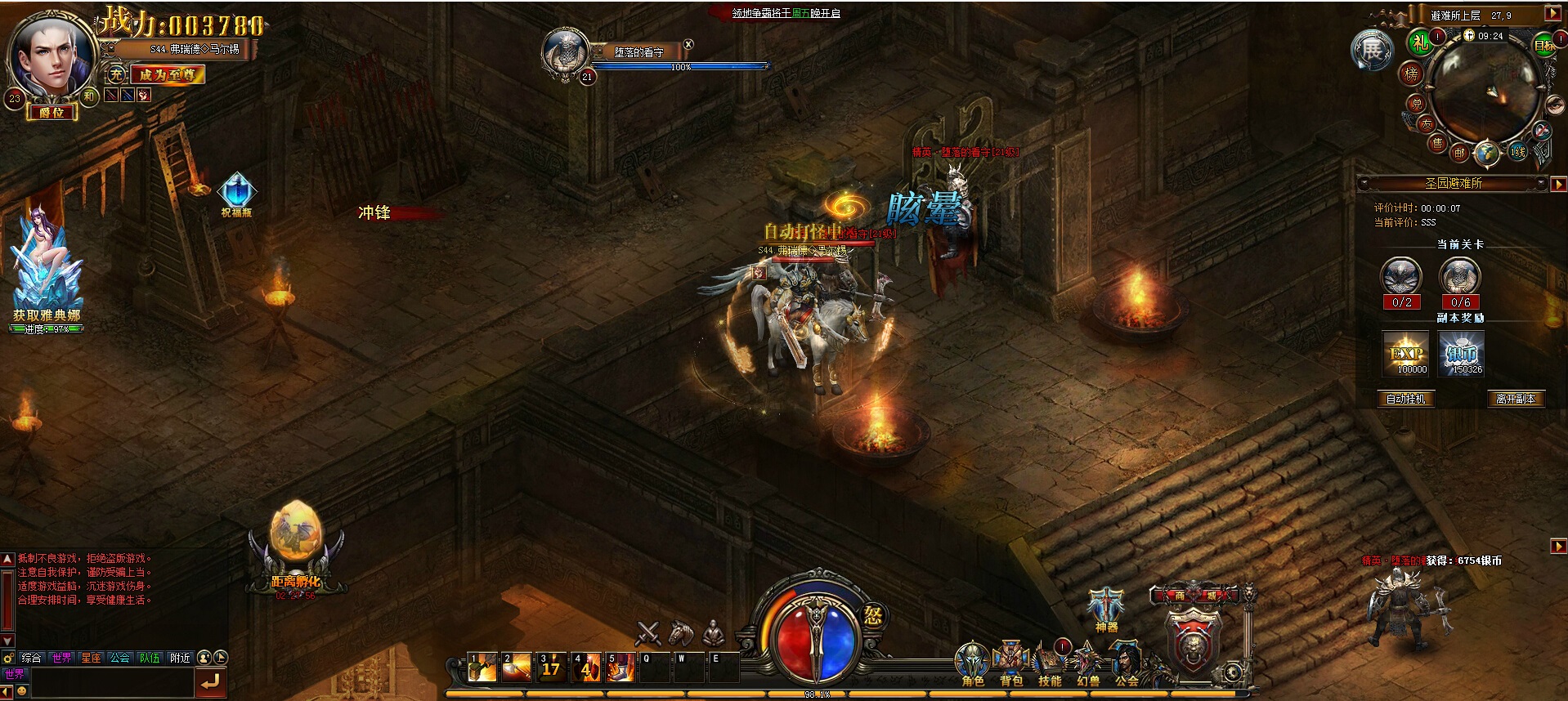Image resolution: width=1568 pixels, height=701 pixels.
Task: Use the hotbar skill in slot 1
Action: click(482, 667)
